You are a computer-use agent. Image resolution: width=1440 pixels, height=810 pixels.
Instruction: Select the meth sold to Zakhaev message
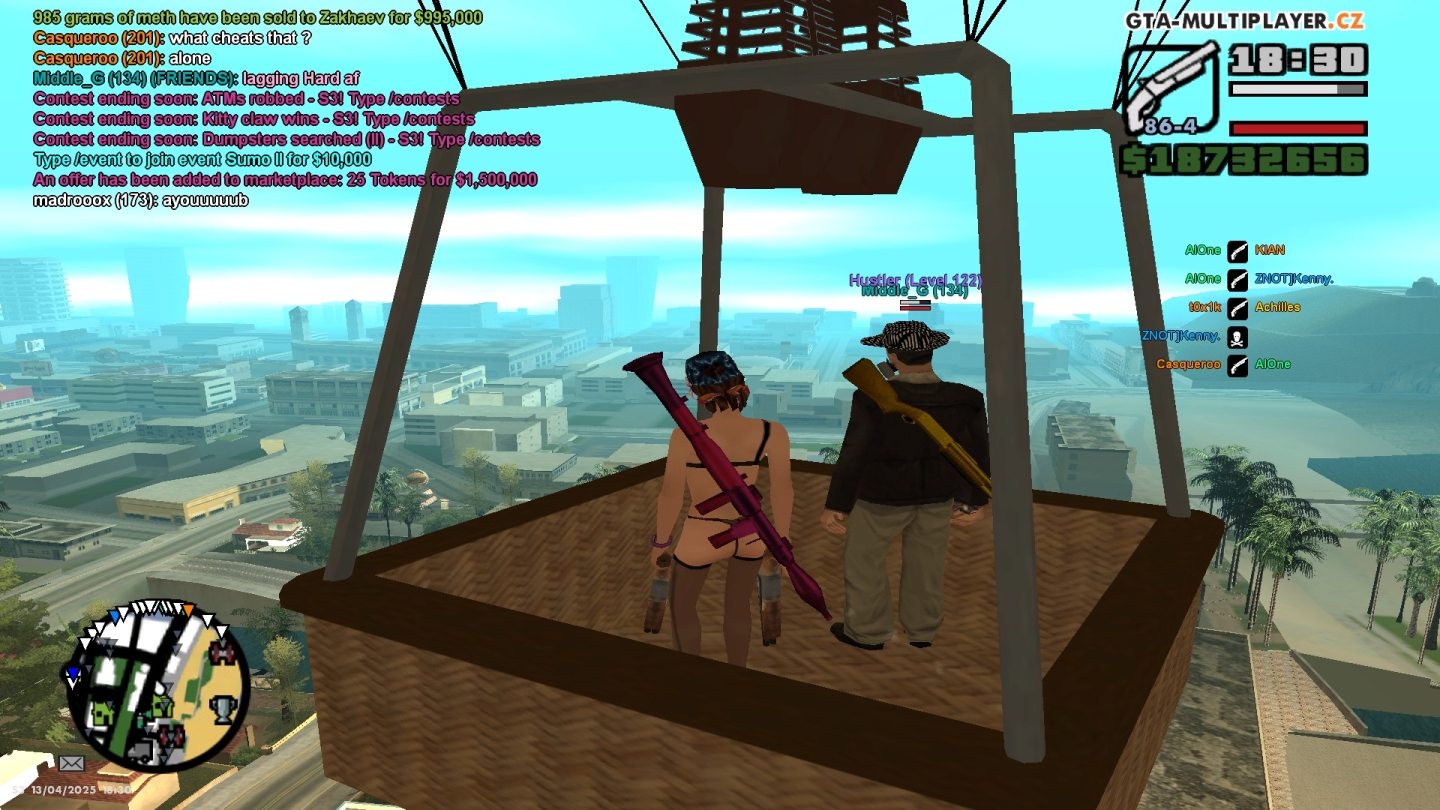pos(258,18)
